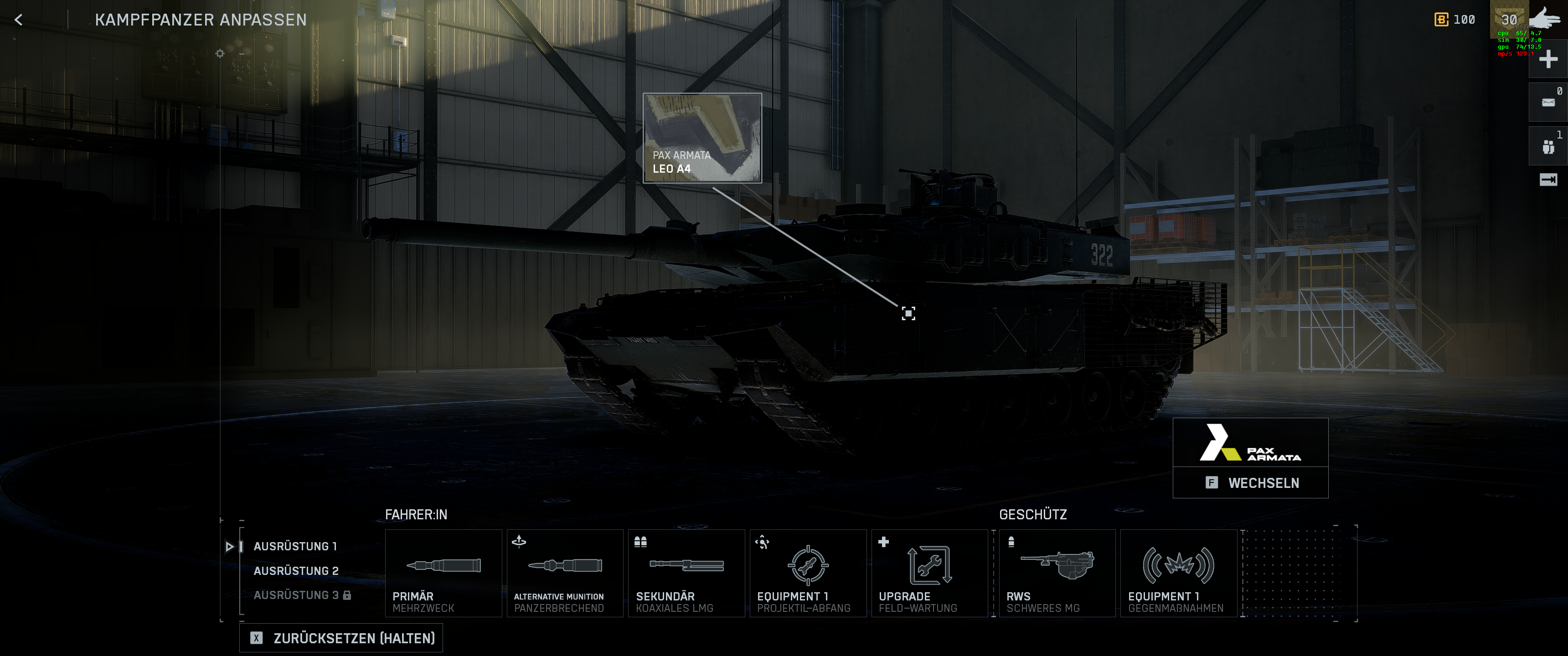Select the Upgrade Feld-Wartung slot

tap(929, 573)
